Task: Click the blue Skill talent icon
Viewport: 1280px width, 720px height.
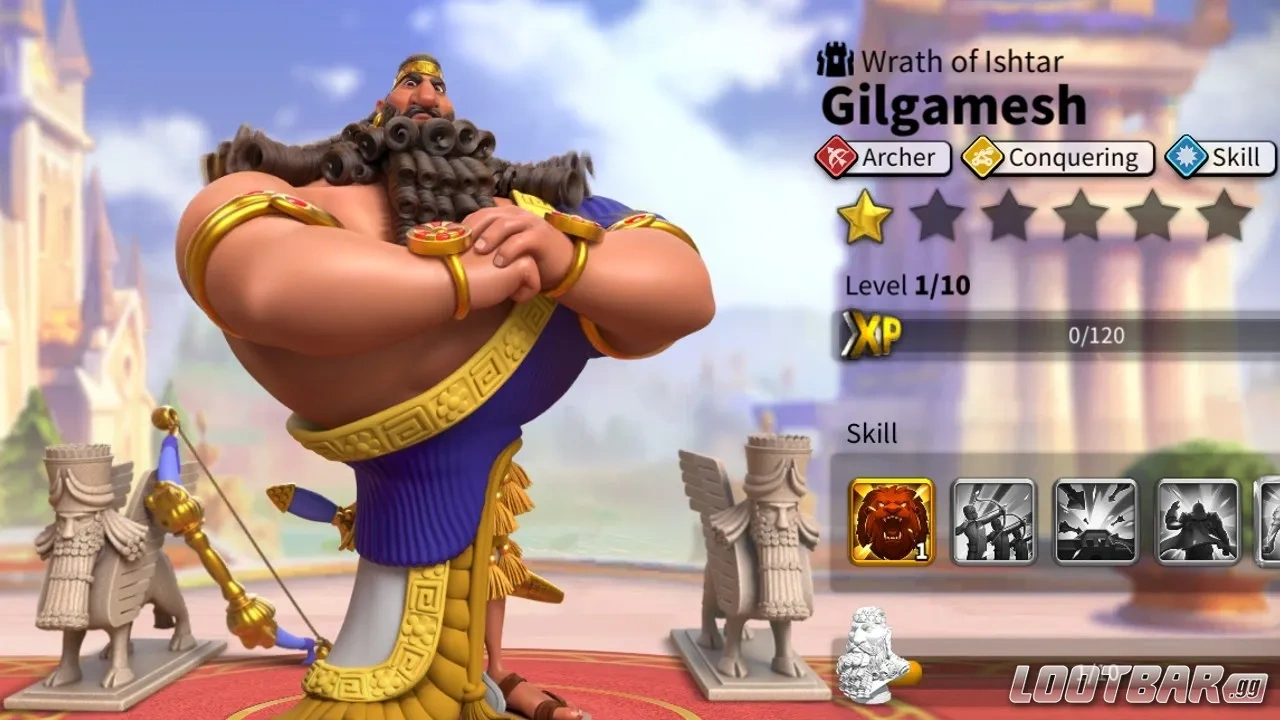Action: point(1184,157)
